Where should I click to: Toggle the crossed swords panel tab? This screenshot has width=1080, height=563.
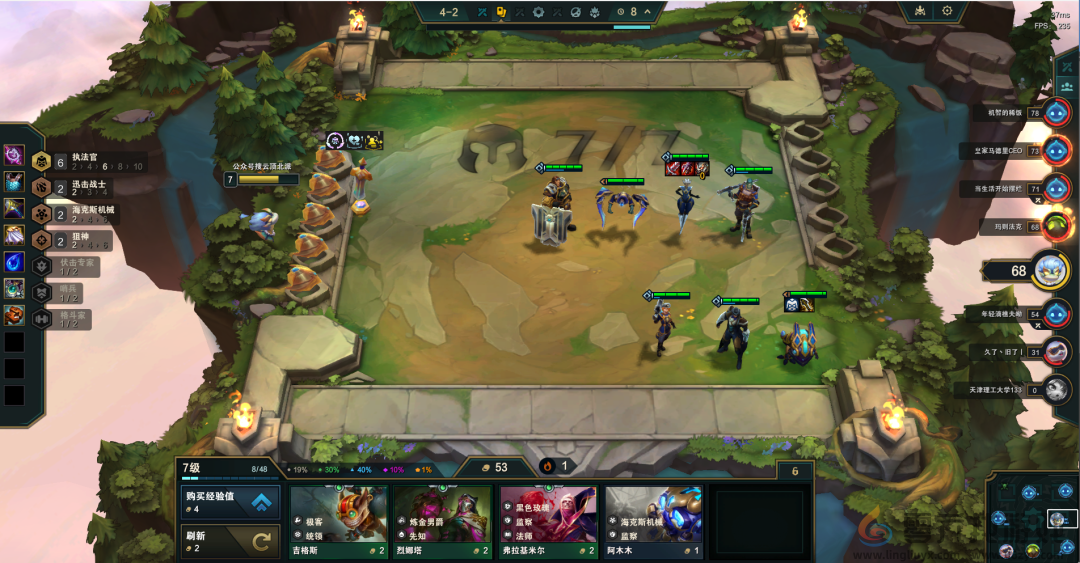1065,67
